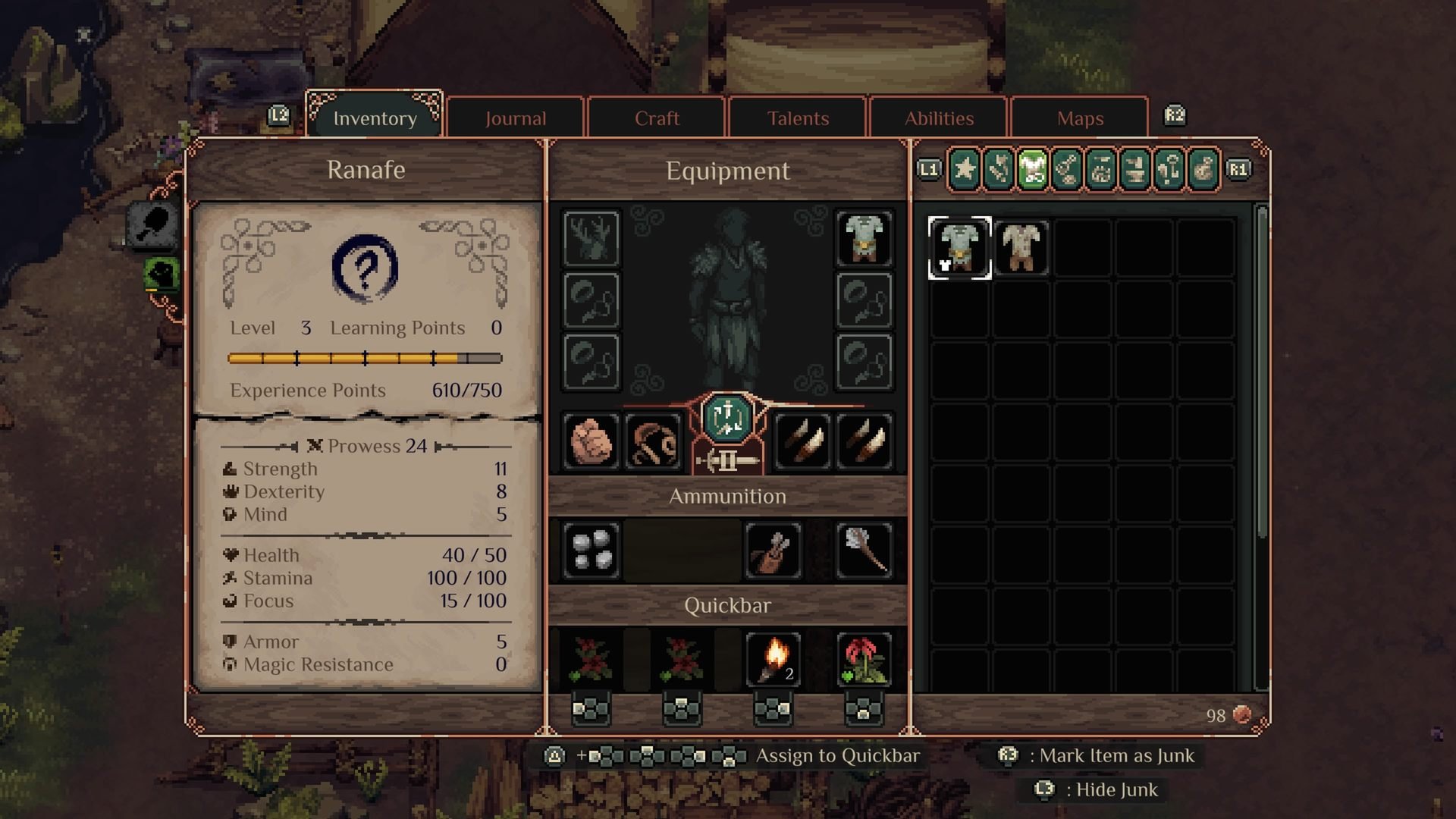
Task: Open the Craft tab
Action: (x=657, y=118)
